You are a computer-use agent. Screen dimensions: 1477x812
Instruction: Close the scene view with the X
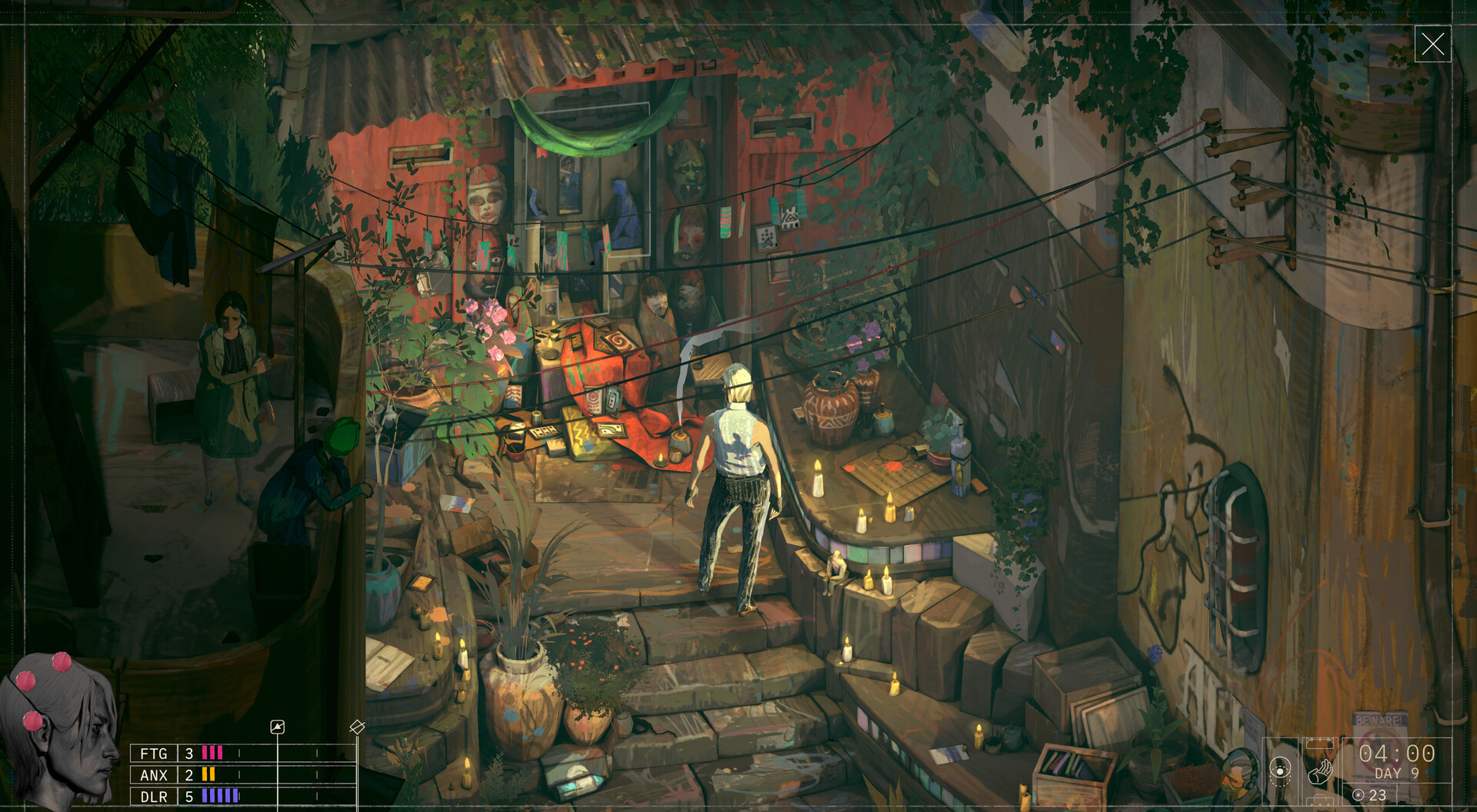(x=1435, y=45)
